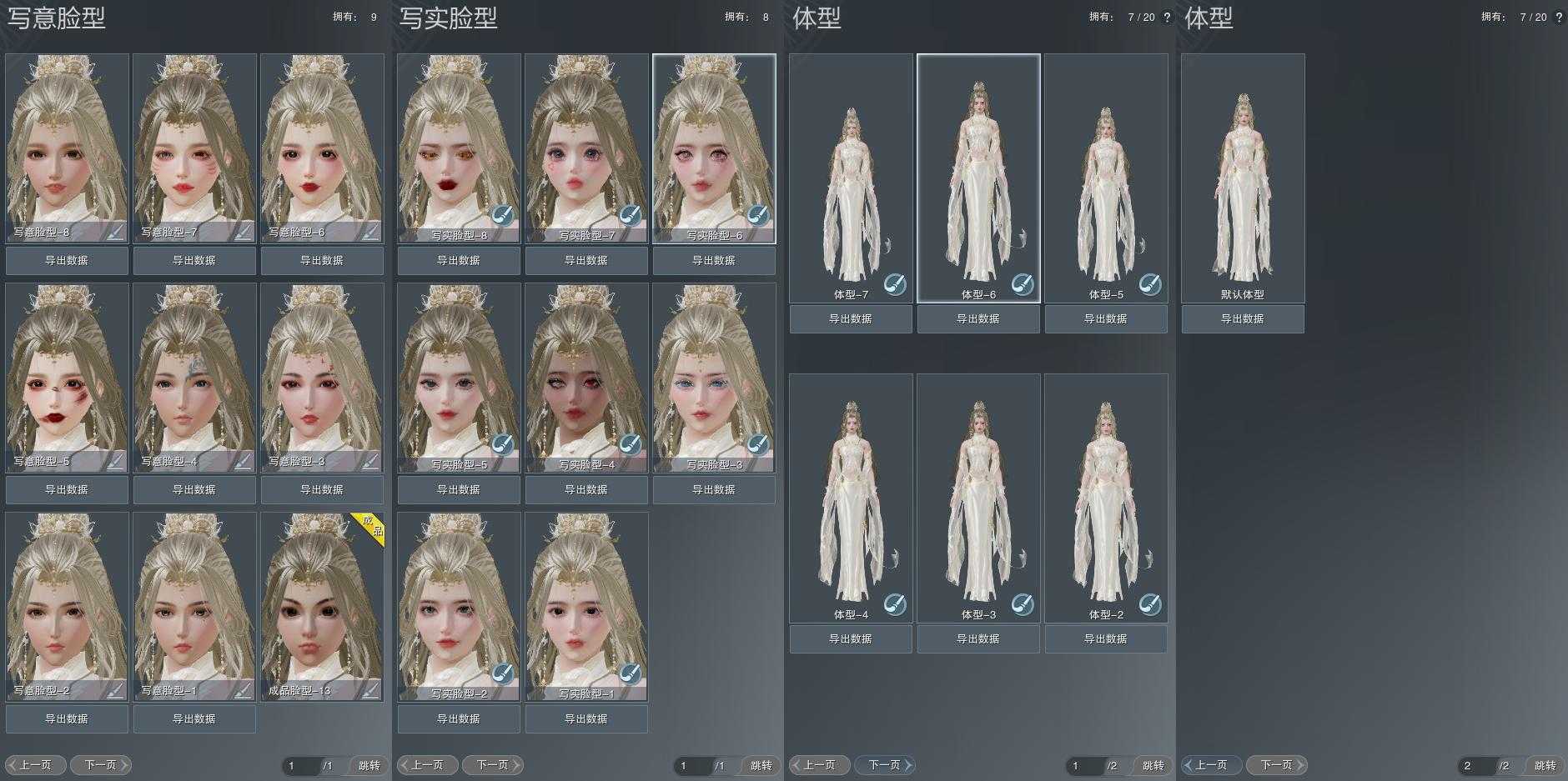Export data for 写意脸型-7

(194, 261)
